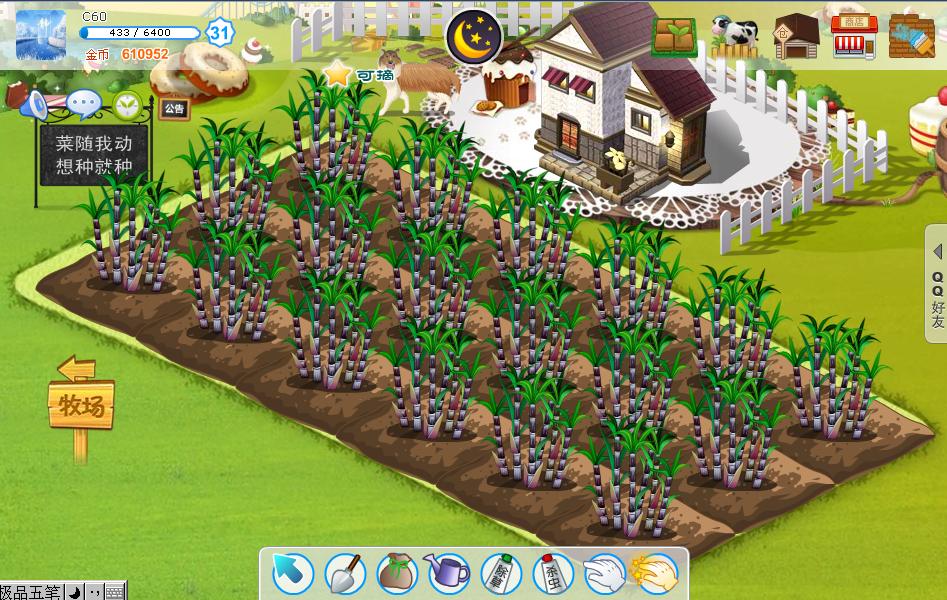
Task: Select the 除草 weed killer tube
Action: point(500,573)
